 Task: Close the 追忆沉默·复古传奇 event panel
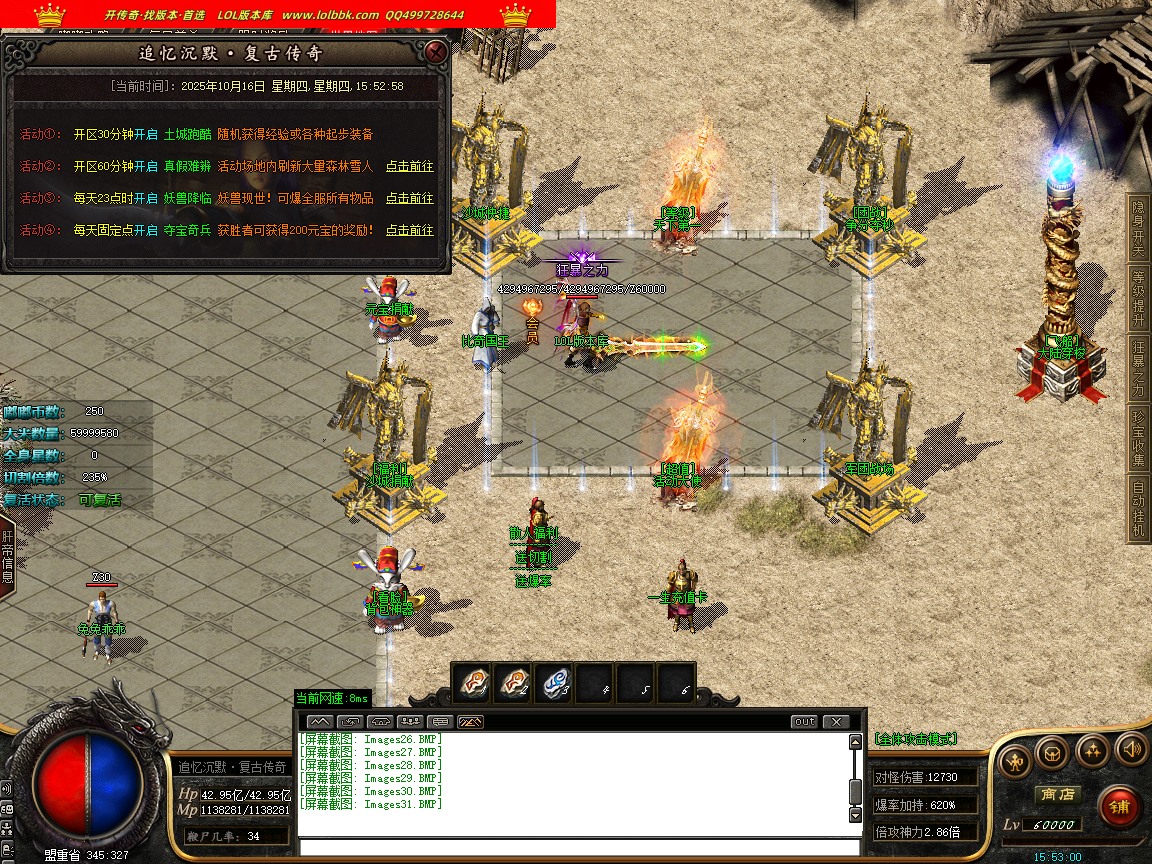435,52
